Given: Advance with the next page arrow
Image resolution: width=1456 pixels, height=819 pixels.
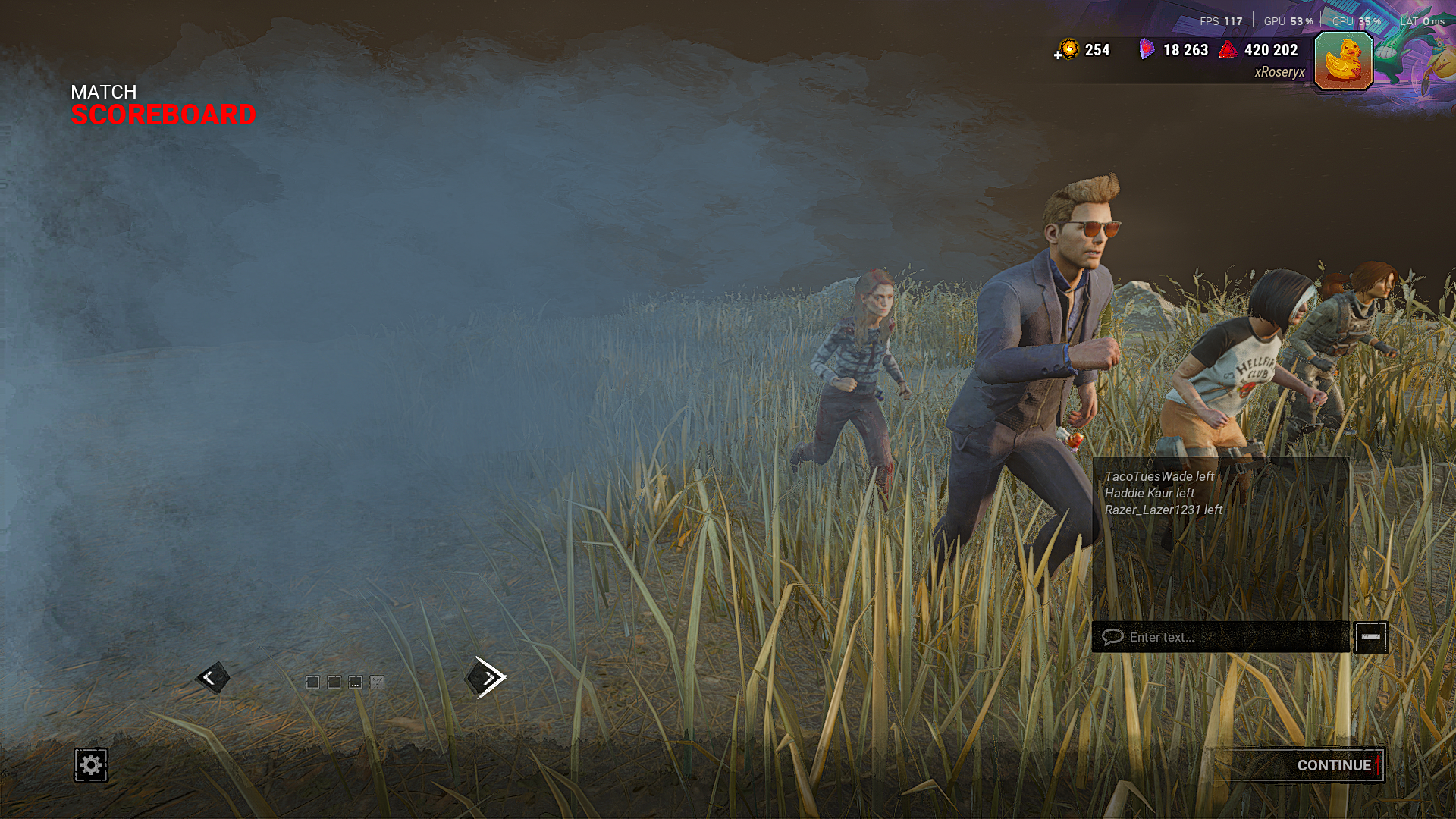Looking at the screenshot, I should click(x=487, y=677).
